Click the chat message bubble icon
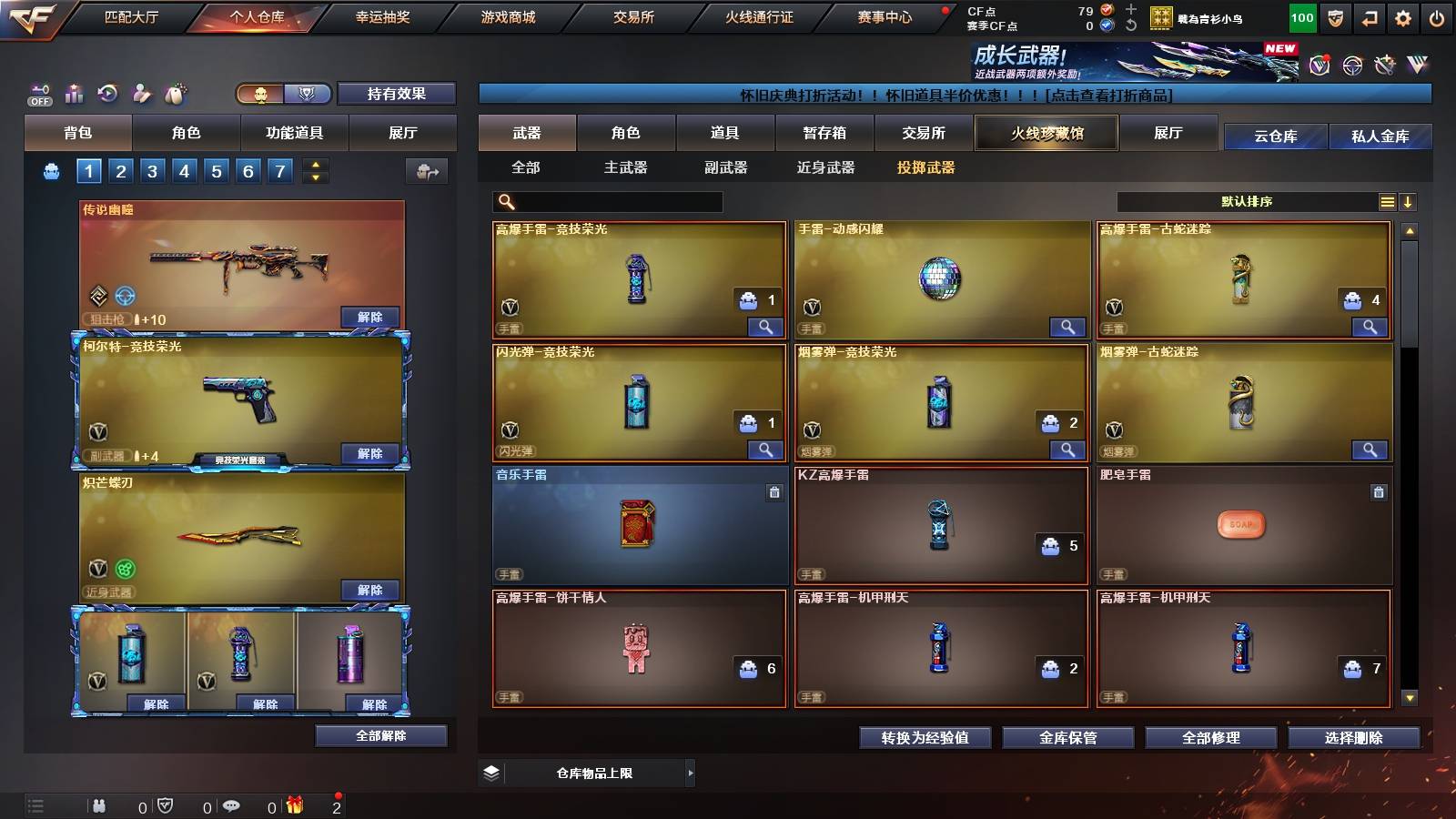This screenshot has width=1456, height=819. 231,805
